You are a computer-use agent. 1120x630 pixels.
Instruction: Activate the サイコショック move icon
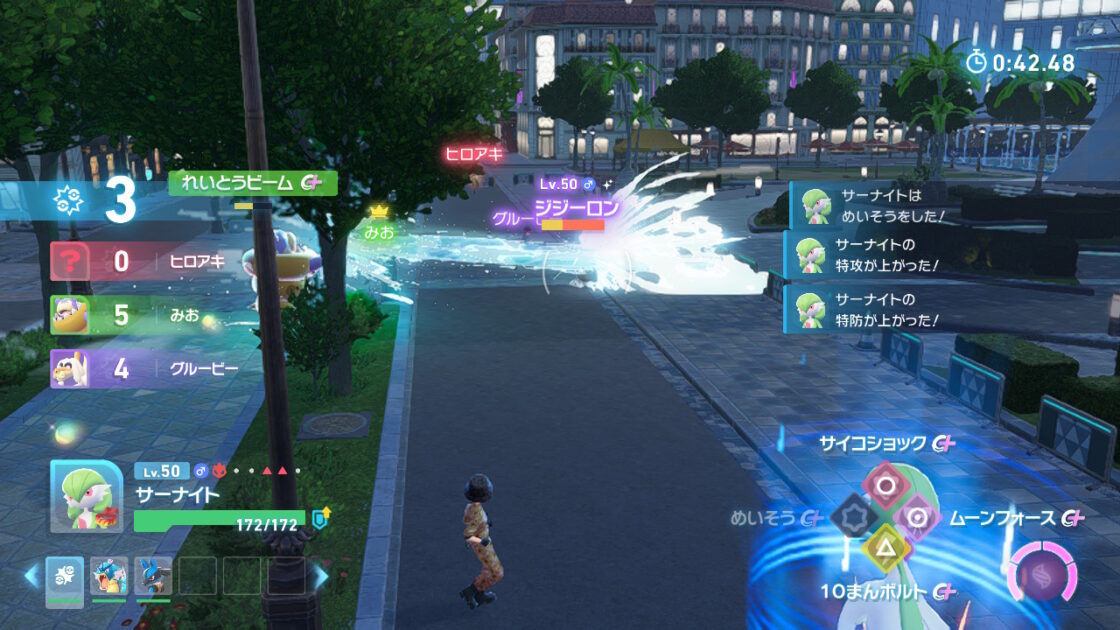885,486
